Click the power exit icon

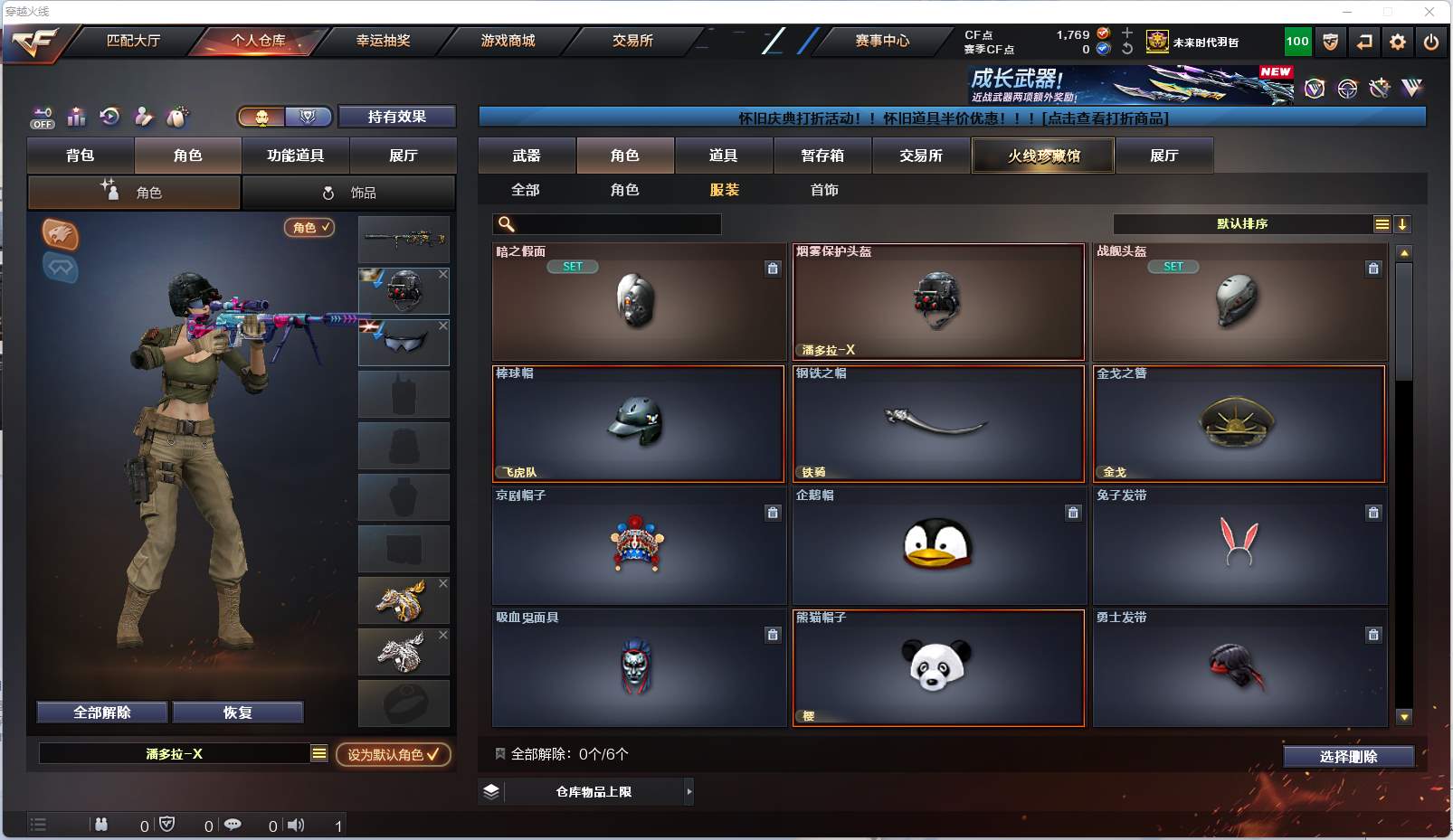(1431, 42)
